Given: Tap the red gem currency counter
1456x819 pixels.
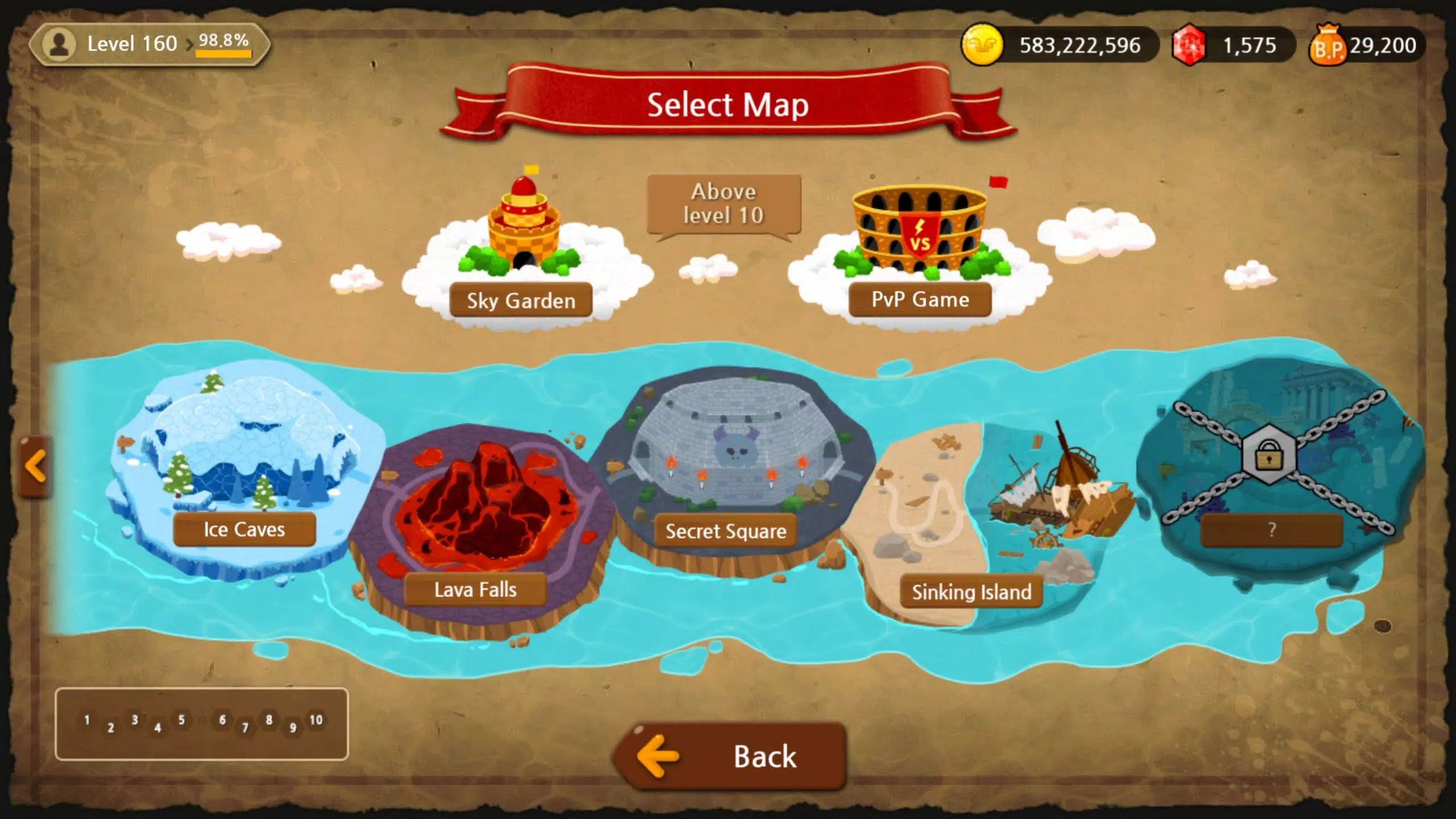Looking at the screenshot, I should [x=1232, y=45].
